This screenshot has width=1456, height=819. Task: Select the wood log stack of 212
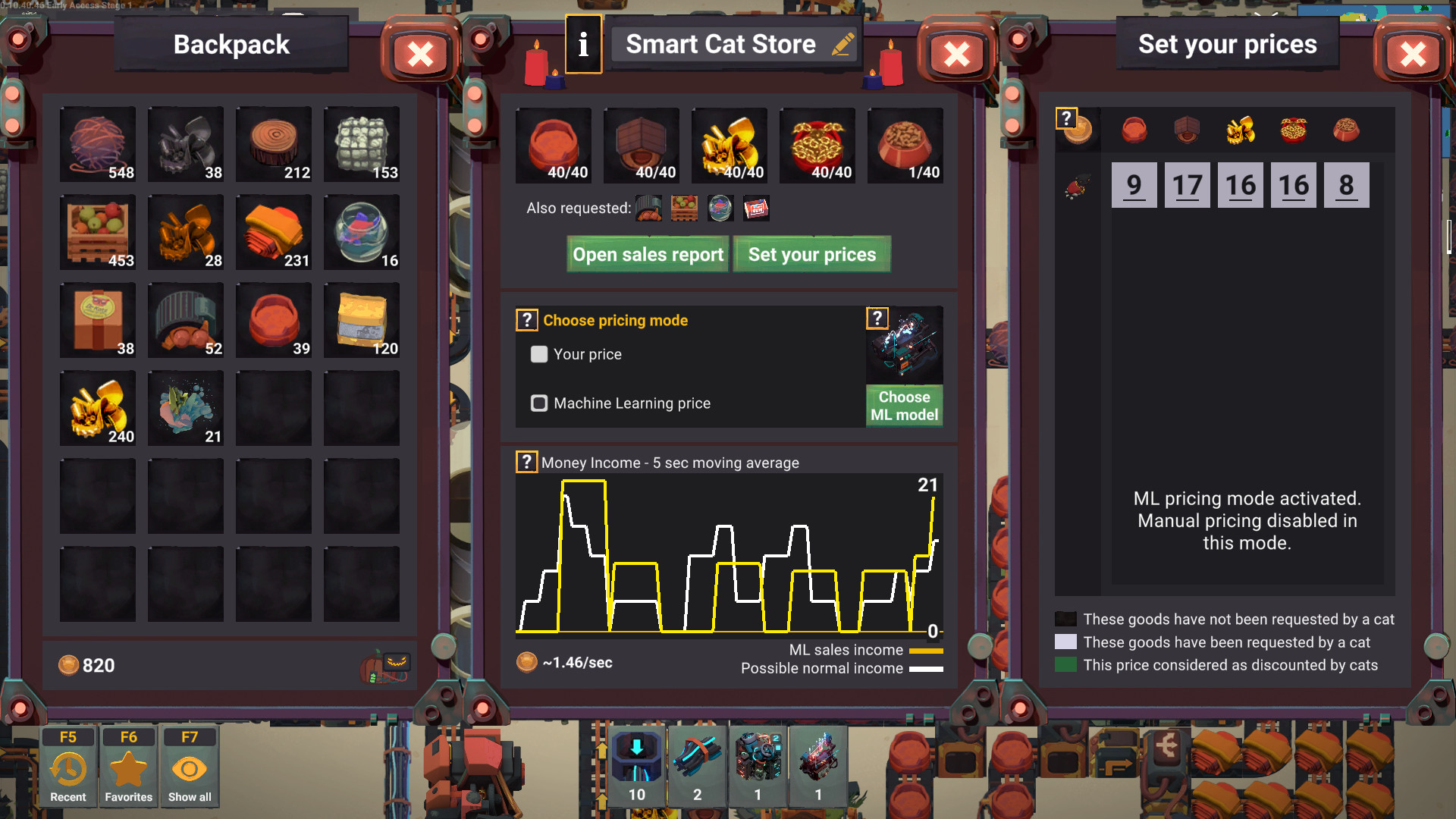[x=274, y=144]
